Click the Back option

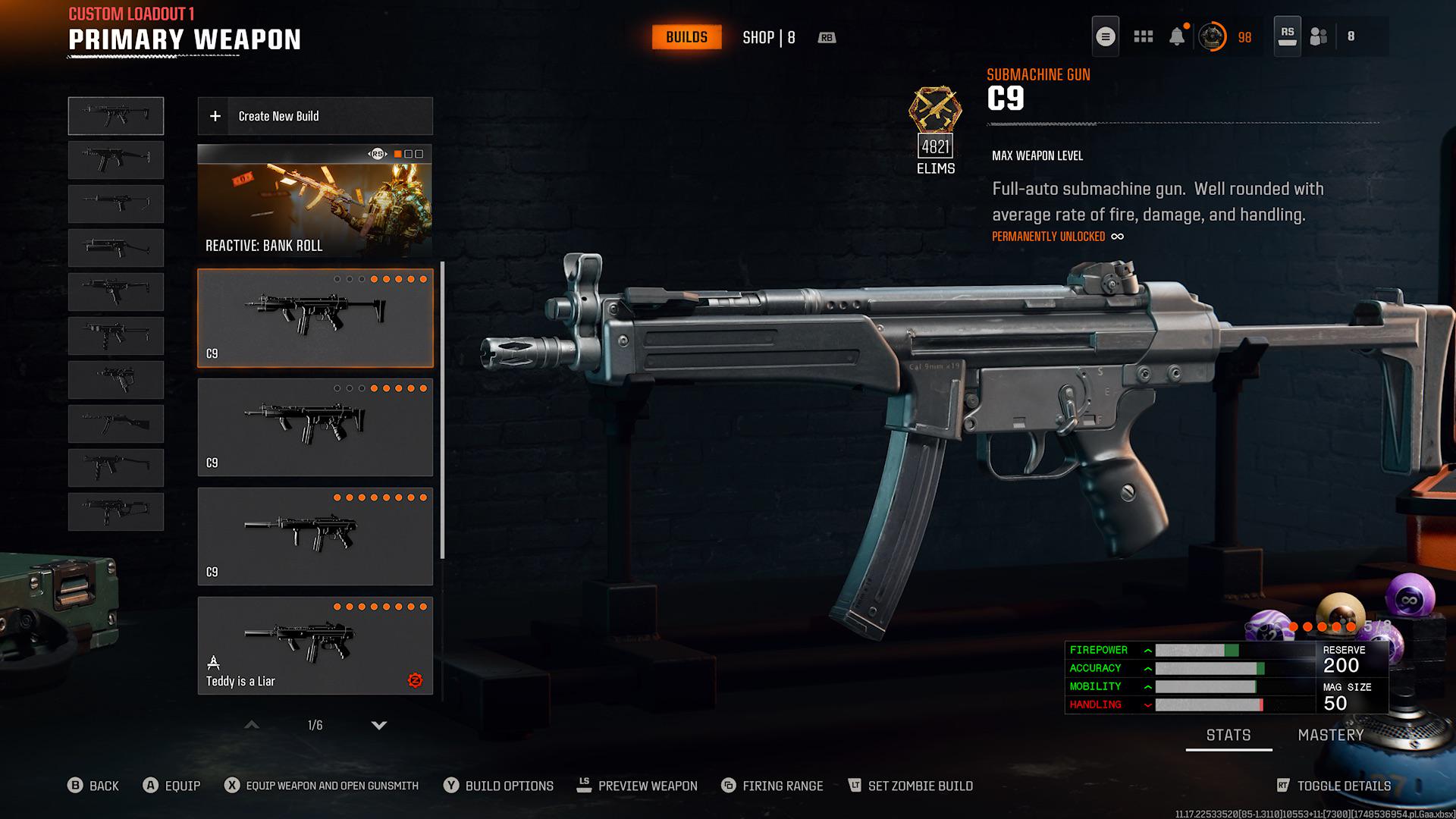pyautogui.click(x=93, y=786)
